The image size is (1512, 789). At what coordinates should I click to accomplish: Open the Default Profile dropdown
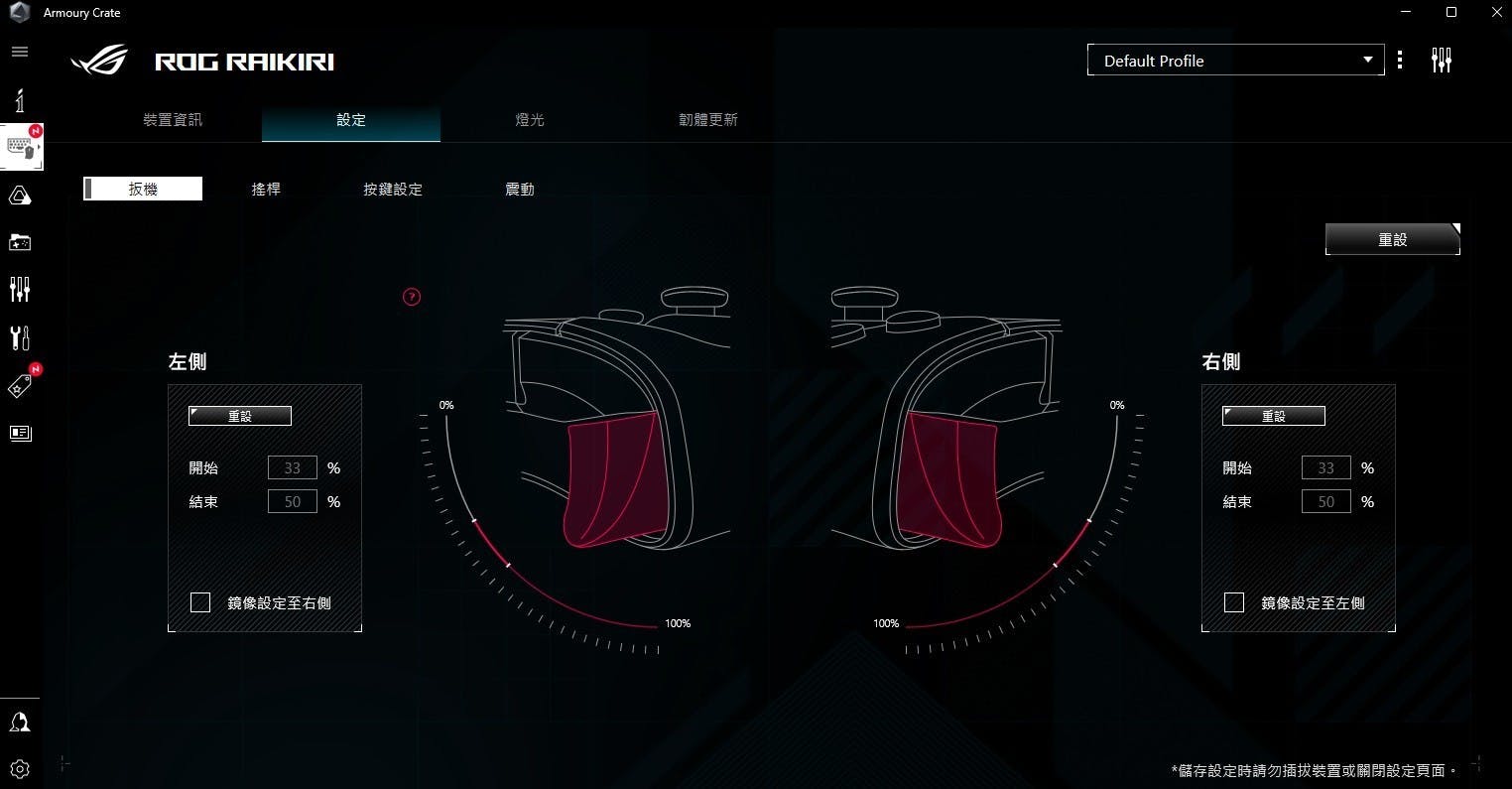click(1235, 61)
